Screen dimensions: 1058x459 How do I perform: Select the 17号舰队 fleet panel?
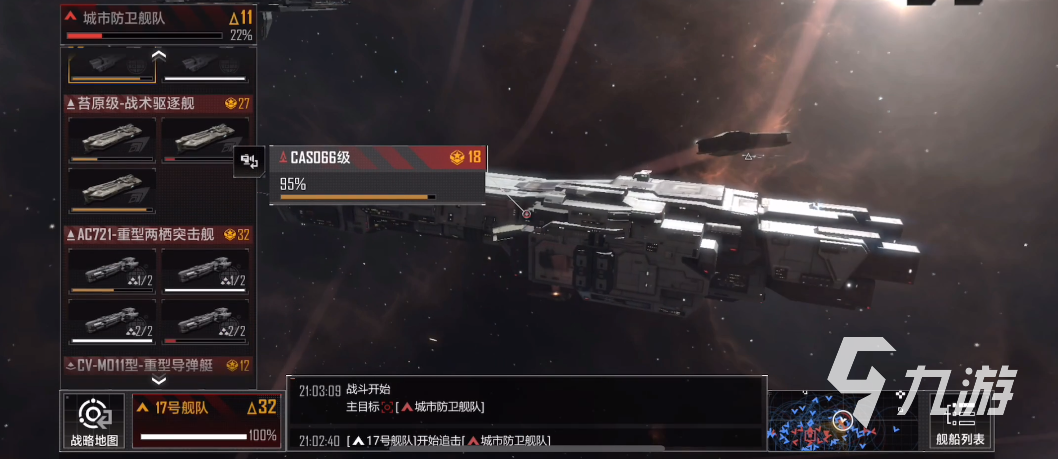(x=193, y=421)
